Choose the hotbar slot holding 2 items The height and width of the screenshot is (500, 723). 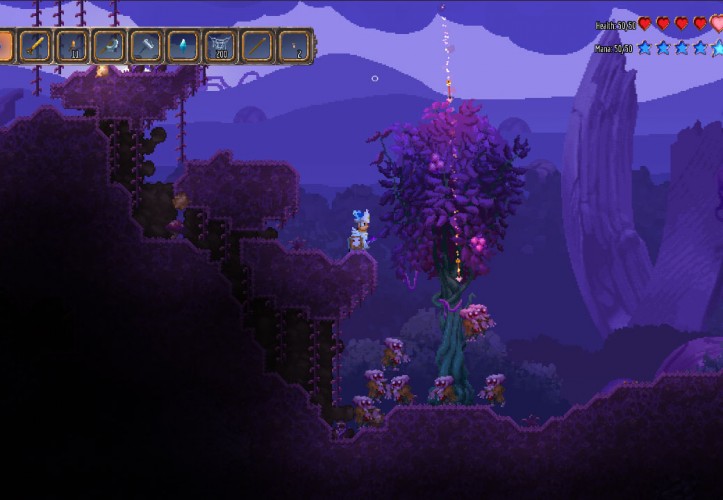coord(295,45)
